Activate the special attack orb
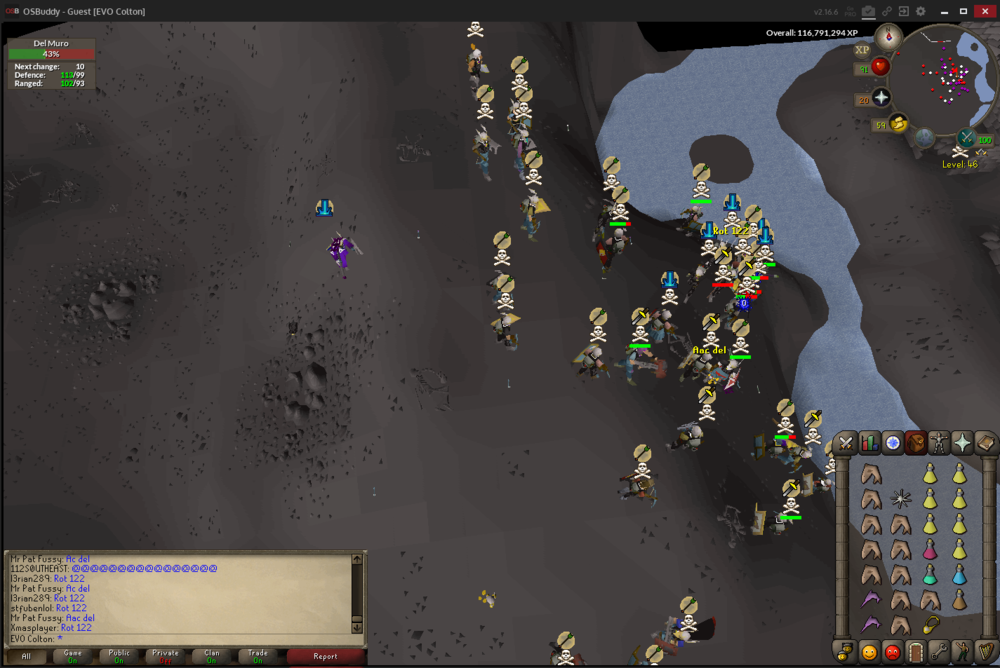This screenshot has height=668, width=1000. click(967, 138)
